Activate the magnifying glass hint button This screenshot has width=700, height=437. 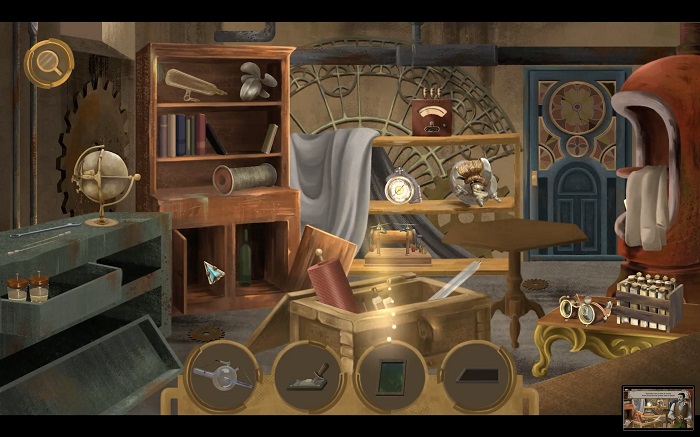coord(48,63)
